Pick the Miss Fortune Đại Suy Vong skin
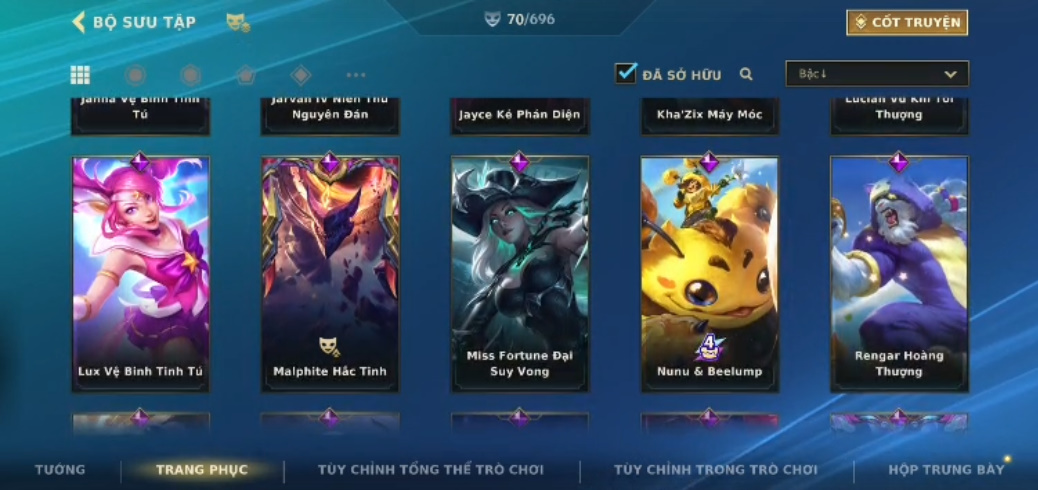The height and width of the screenshot is (490, 1038). 519,272
